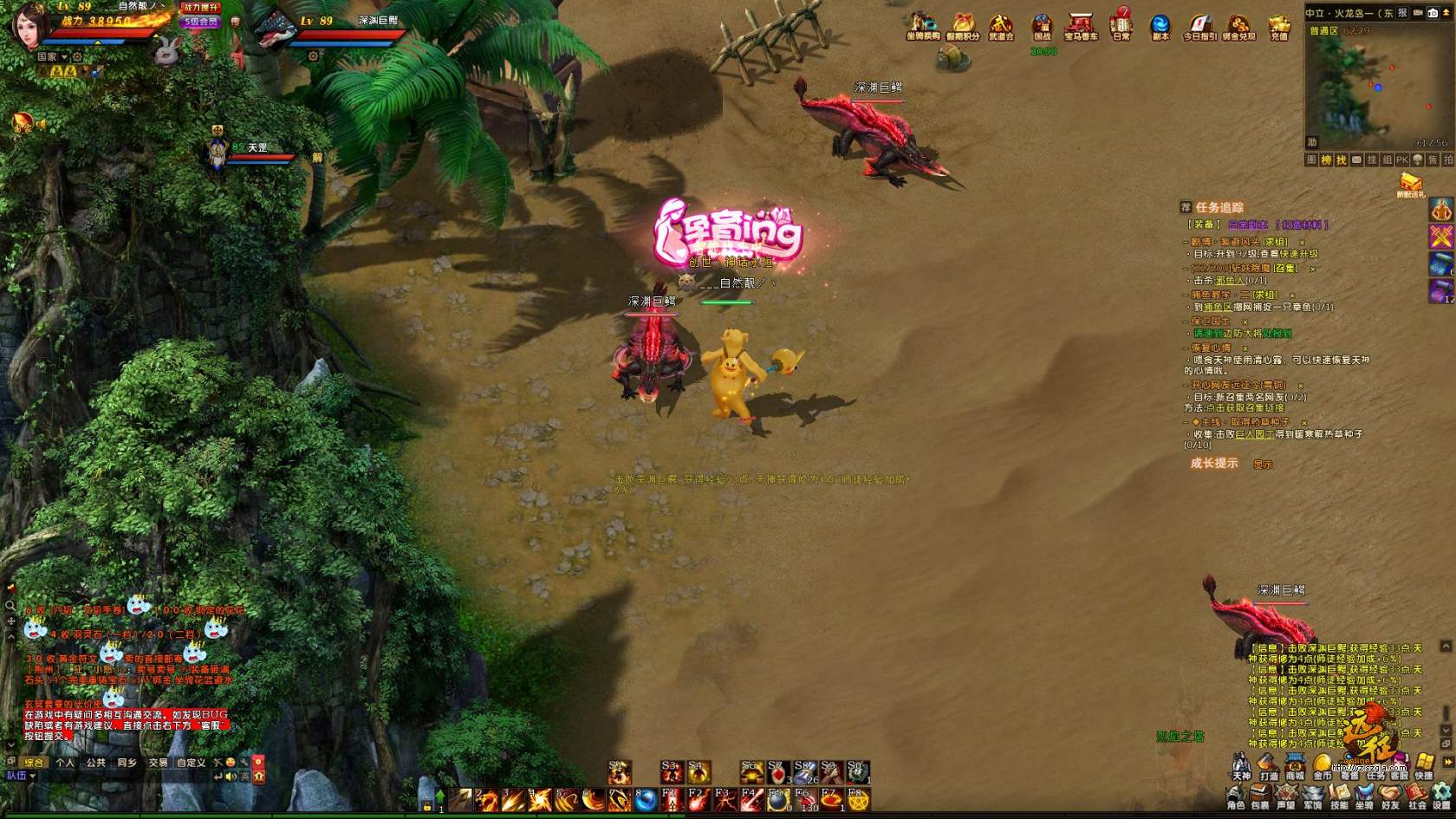
Task: Open the 设置 settings gear
Action: click(x=1441, y=796)
